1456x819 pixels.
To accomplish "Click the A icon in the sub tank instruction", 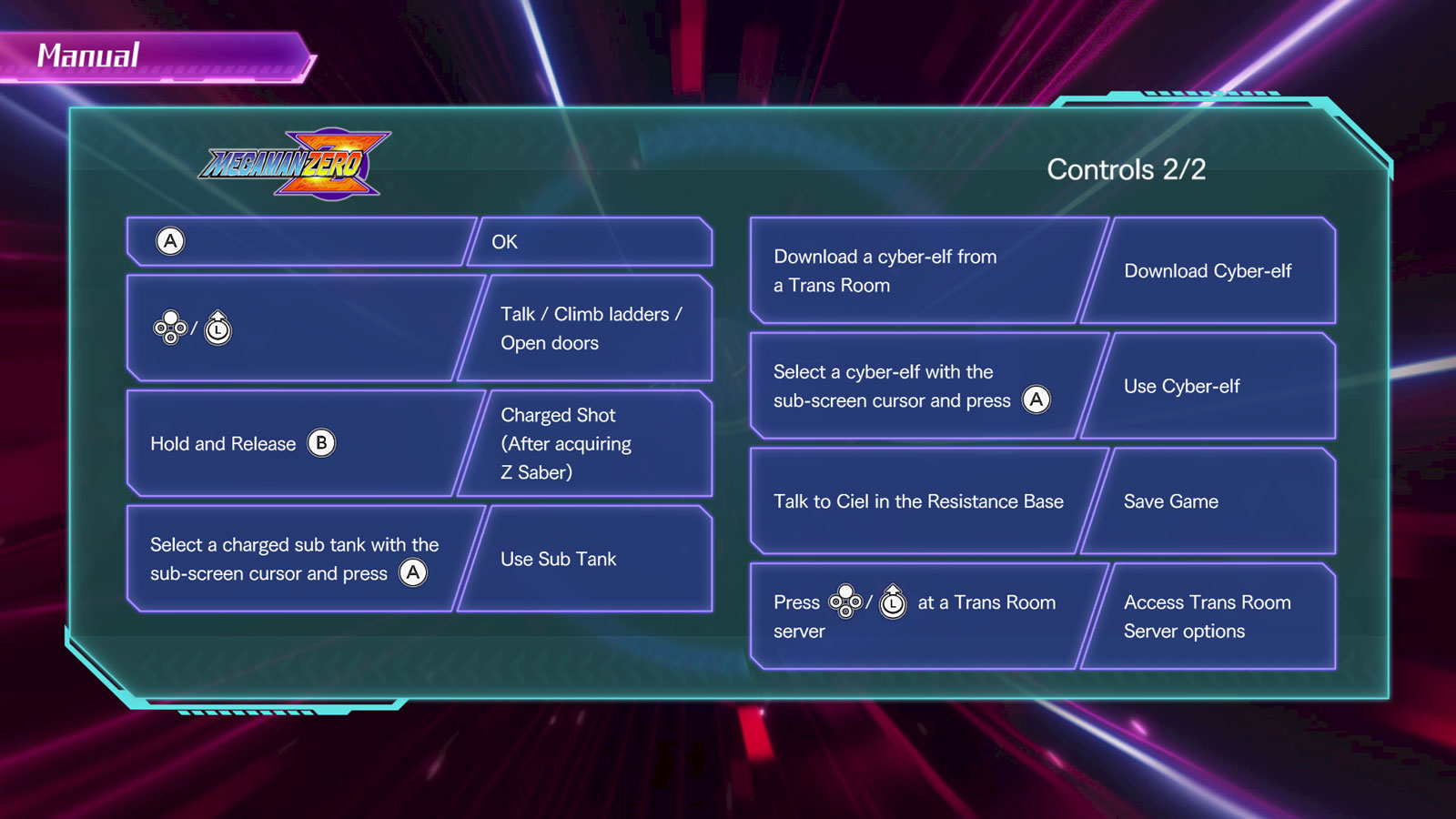I will pyautogui.click(x=414, y=573).
